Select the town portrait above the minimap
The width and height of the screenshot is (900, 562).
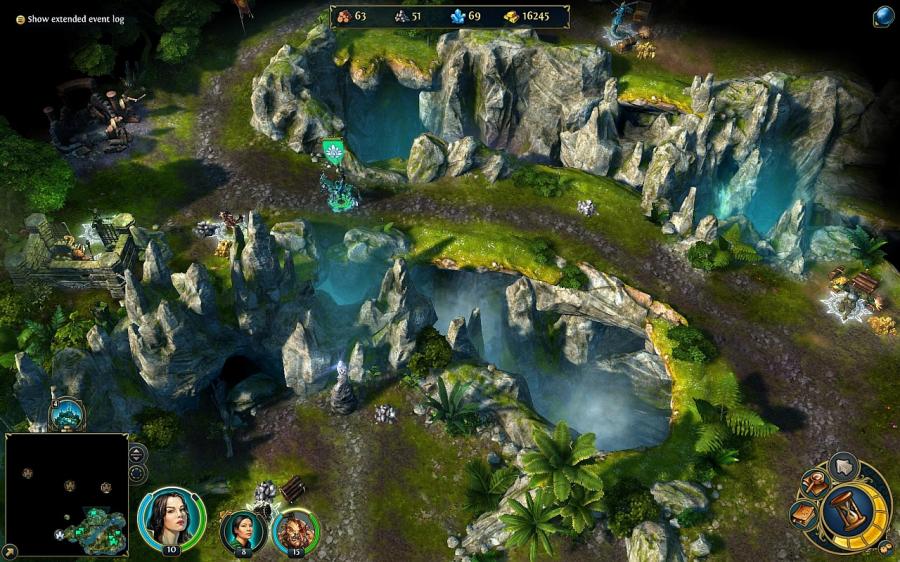(66, 413)
